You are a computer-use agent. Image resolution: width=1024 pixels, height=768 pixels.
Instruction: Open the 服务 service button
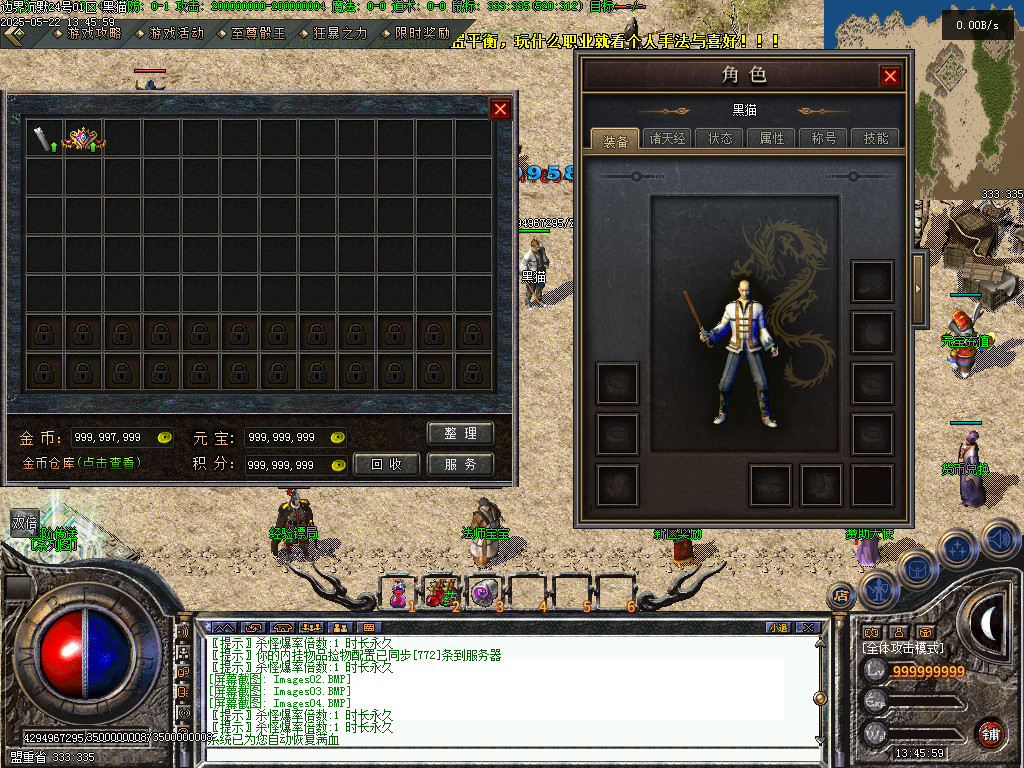click(x=461, y=465)
